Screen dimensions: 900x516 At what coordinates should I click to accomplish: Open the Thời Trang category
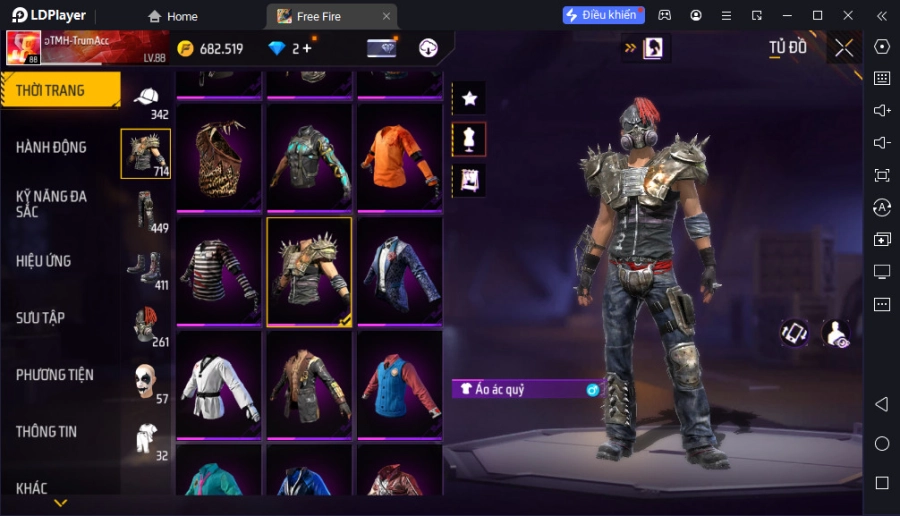point(60,90)
